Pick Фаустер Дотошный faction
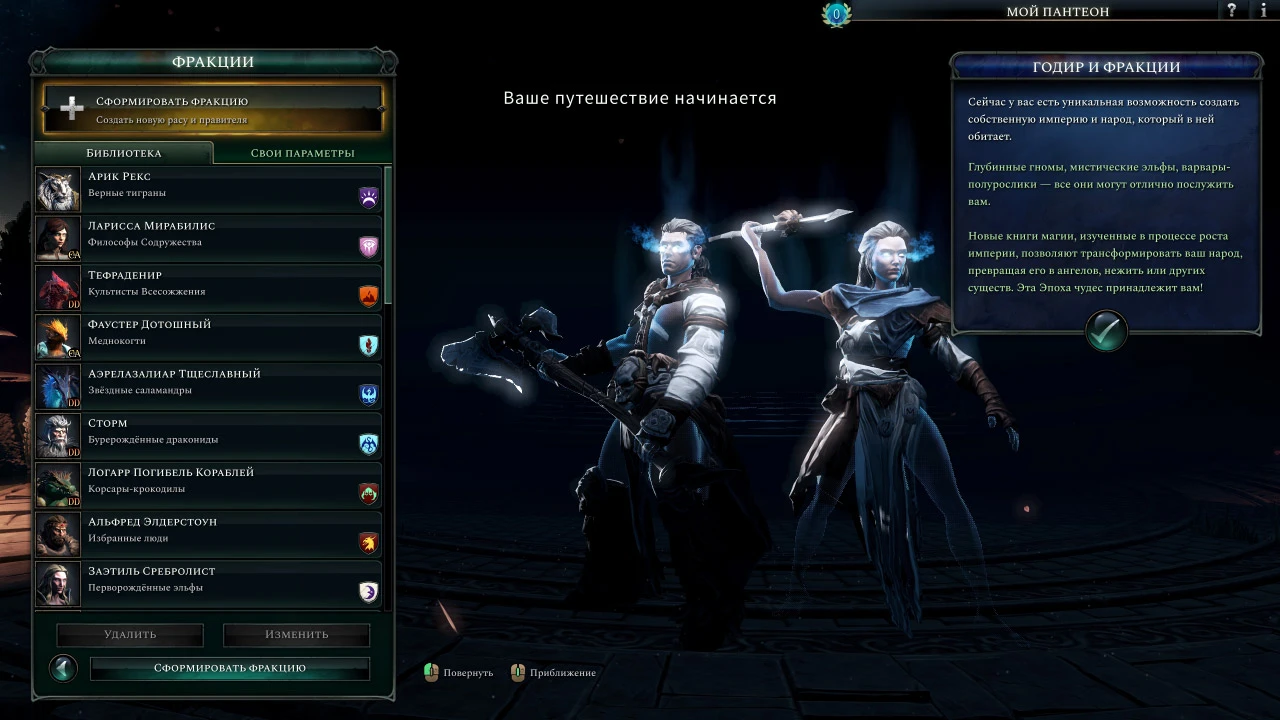 pyautogui.click(x=208, y=334)
